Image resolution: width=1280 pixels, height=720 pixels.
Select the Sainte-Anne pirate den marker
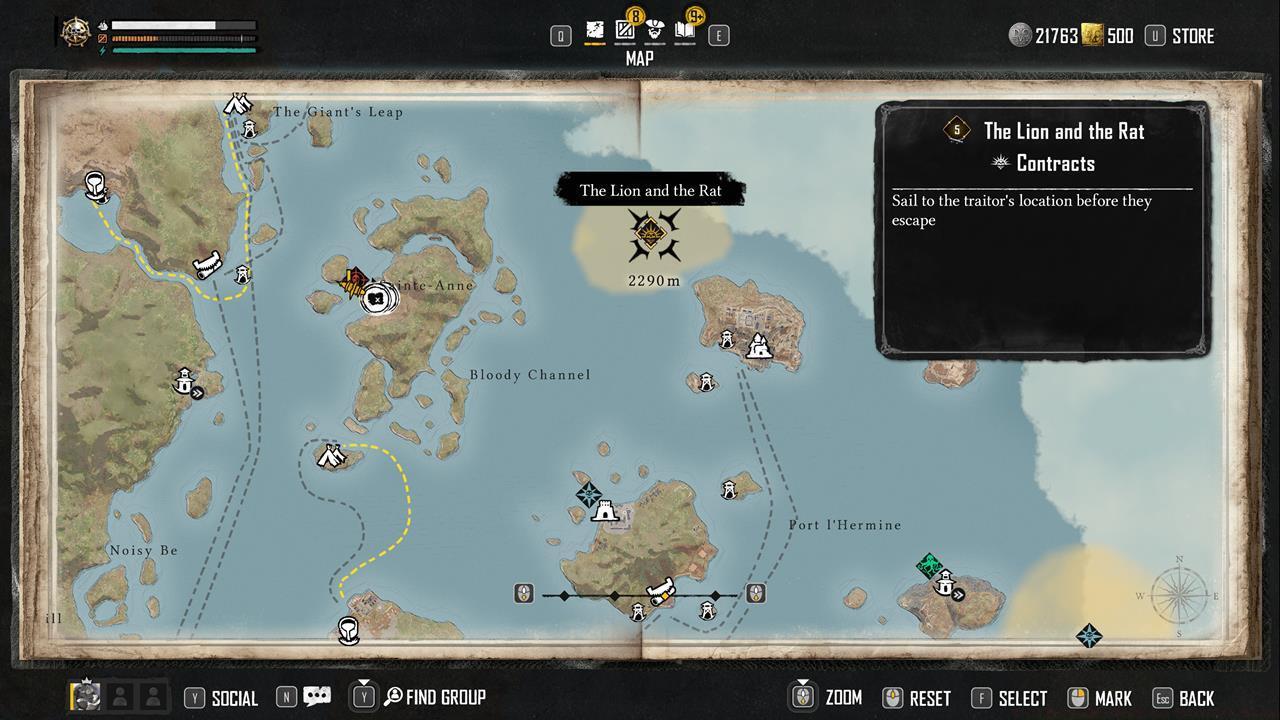pos(375,297)
